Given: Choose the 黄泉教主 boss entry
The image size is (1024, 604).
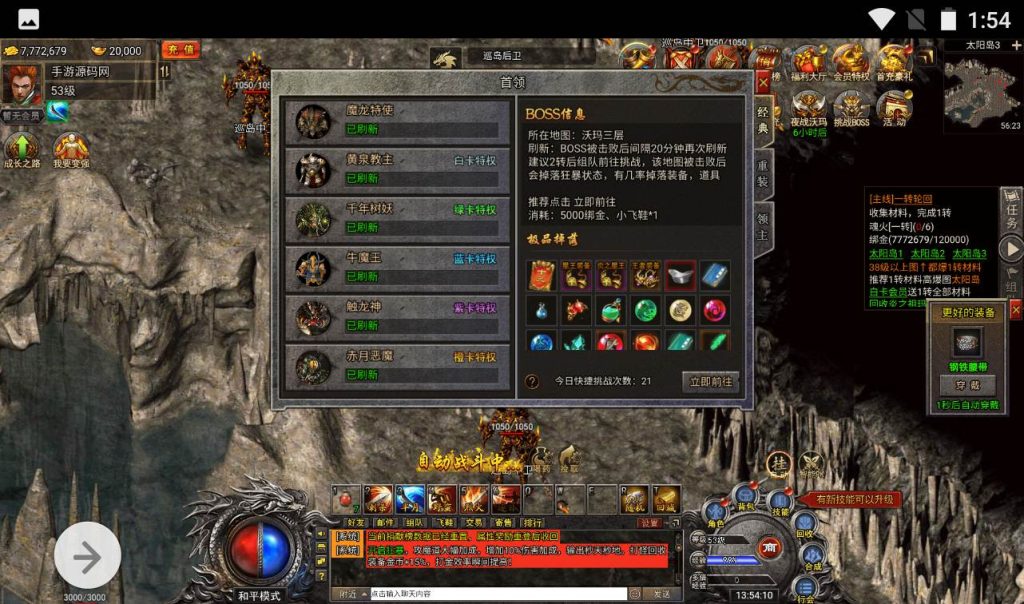Looking at the screenshot, I should 391,169.
